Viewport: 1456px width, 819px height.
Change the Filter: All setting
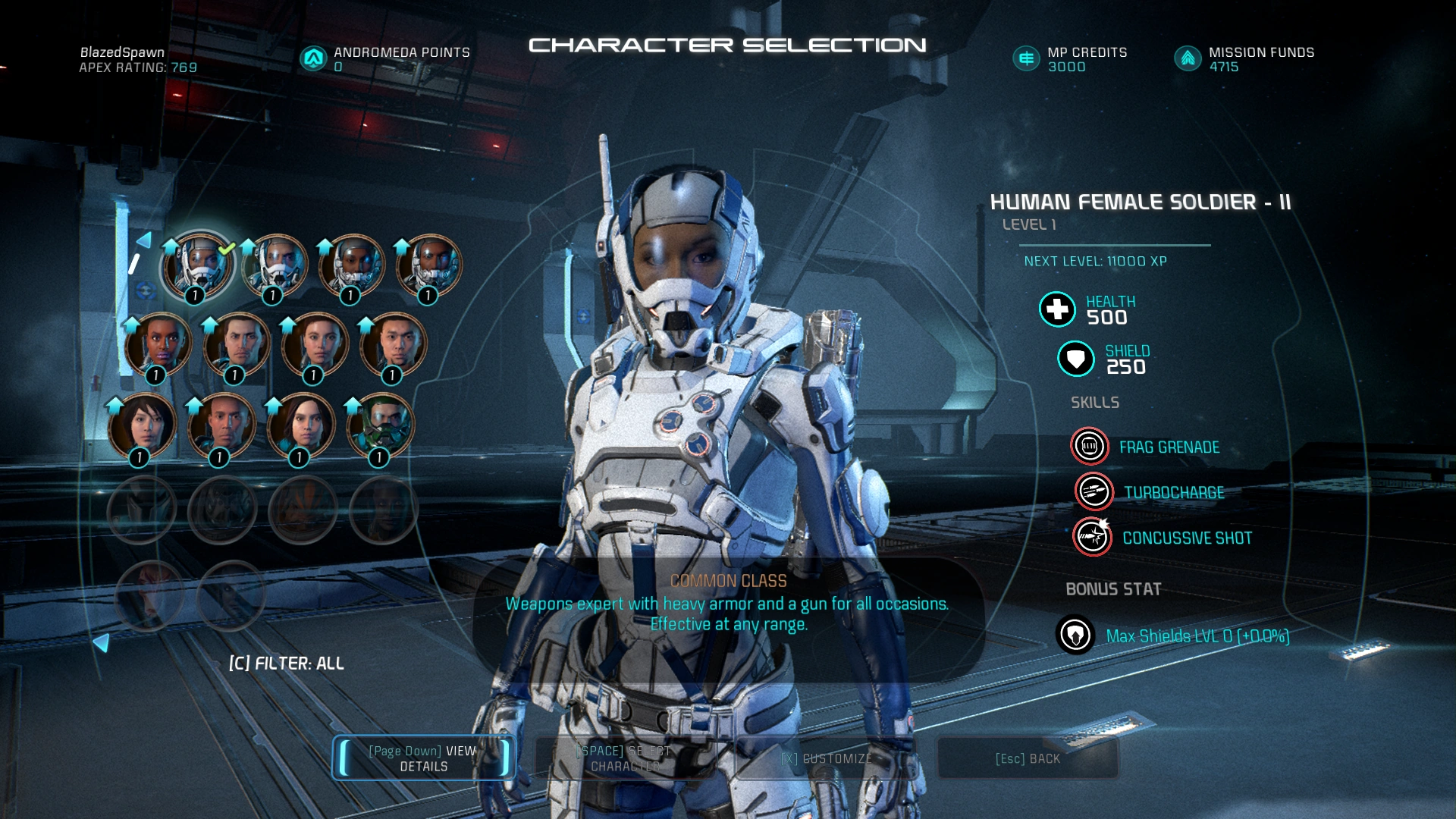point(287,664)
